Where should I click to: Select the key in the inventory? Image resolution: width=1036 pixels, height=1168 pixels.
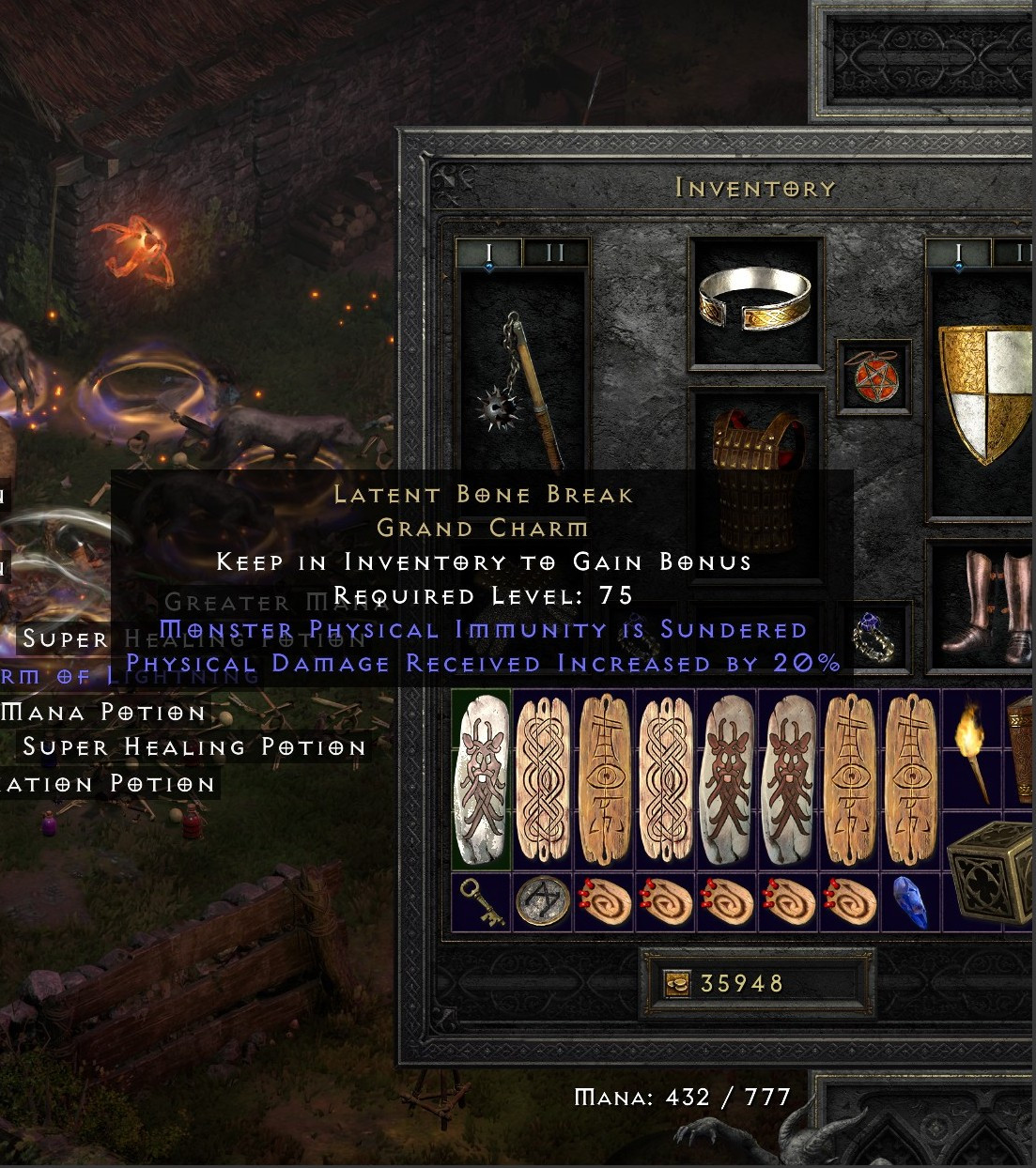click(482, 902)
